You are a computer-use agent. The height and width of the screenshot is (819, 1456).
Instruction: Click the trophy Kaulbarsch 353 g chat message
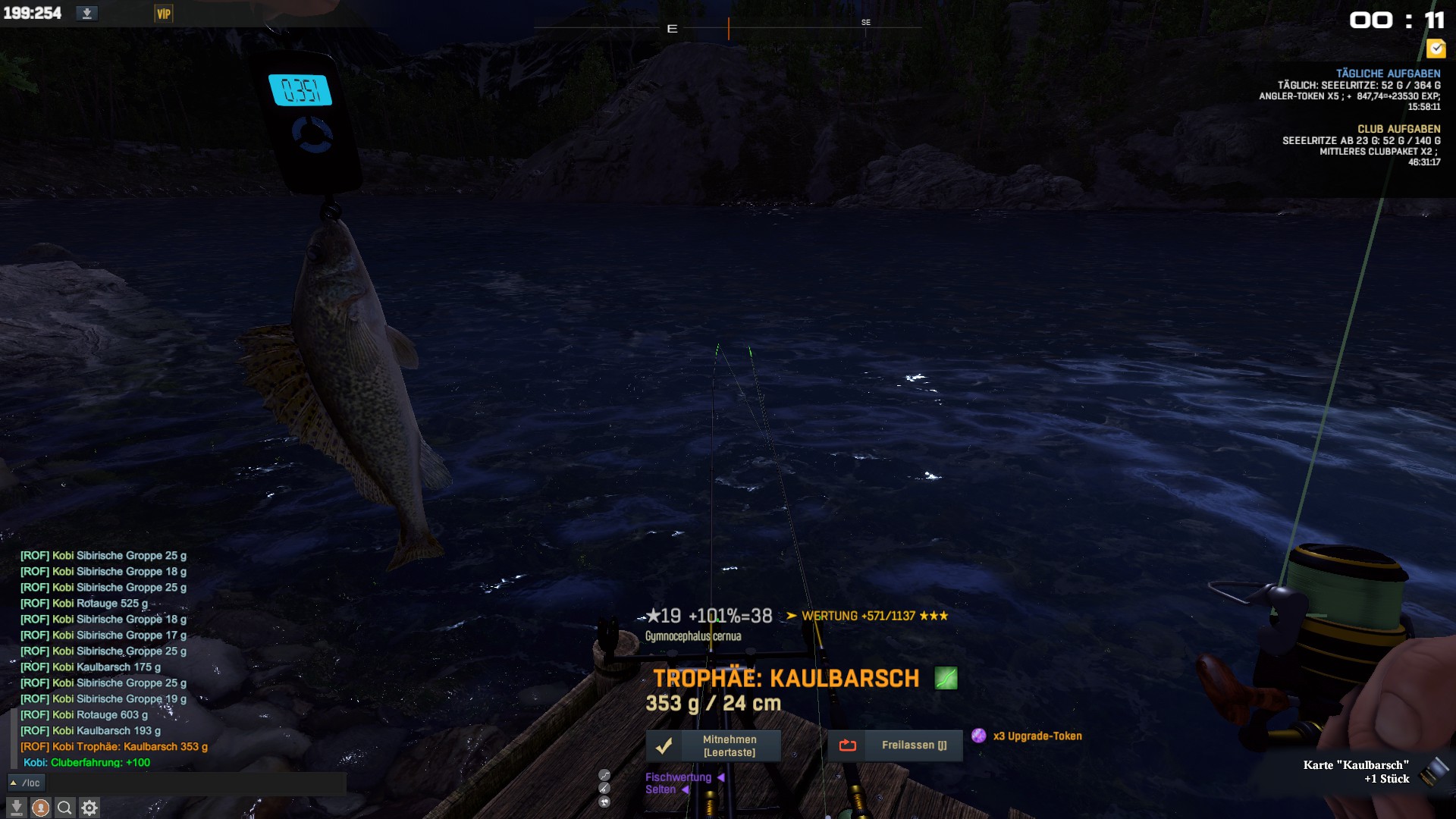point(114,747)
